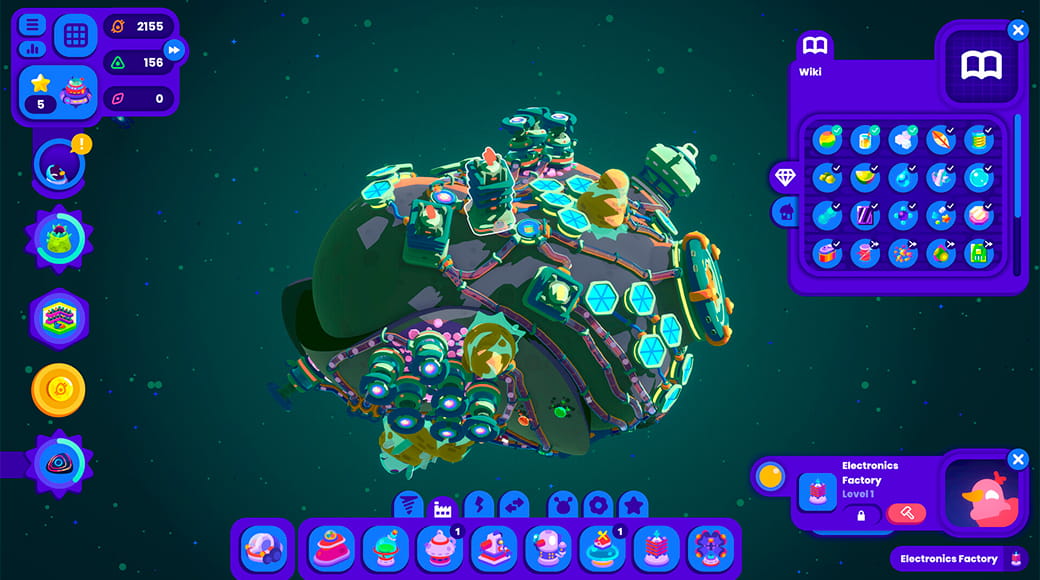Switch to the house buildings wiki tab
This screenshot has height=580, width=1040.
[785, 211]
